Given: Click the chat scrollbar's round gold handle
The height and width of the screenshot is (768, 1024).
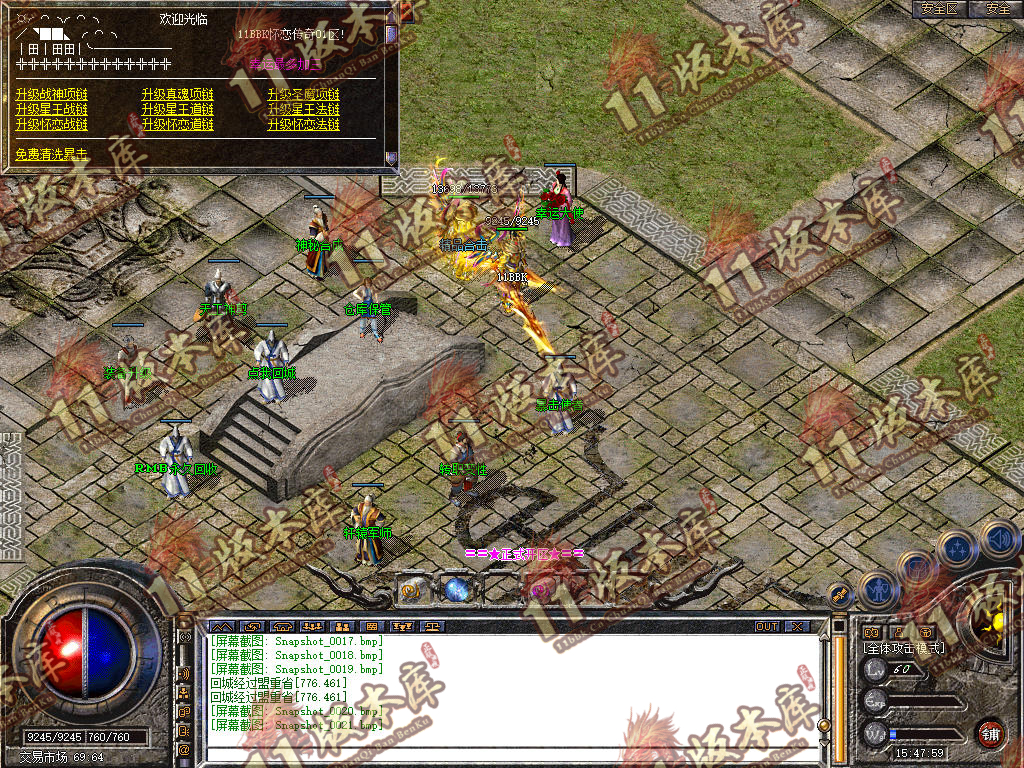Looking at the screenshot, I should pos(824,726).
